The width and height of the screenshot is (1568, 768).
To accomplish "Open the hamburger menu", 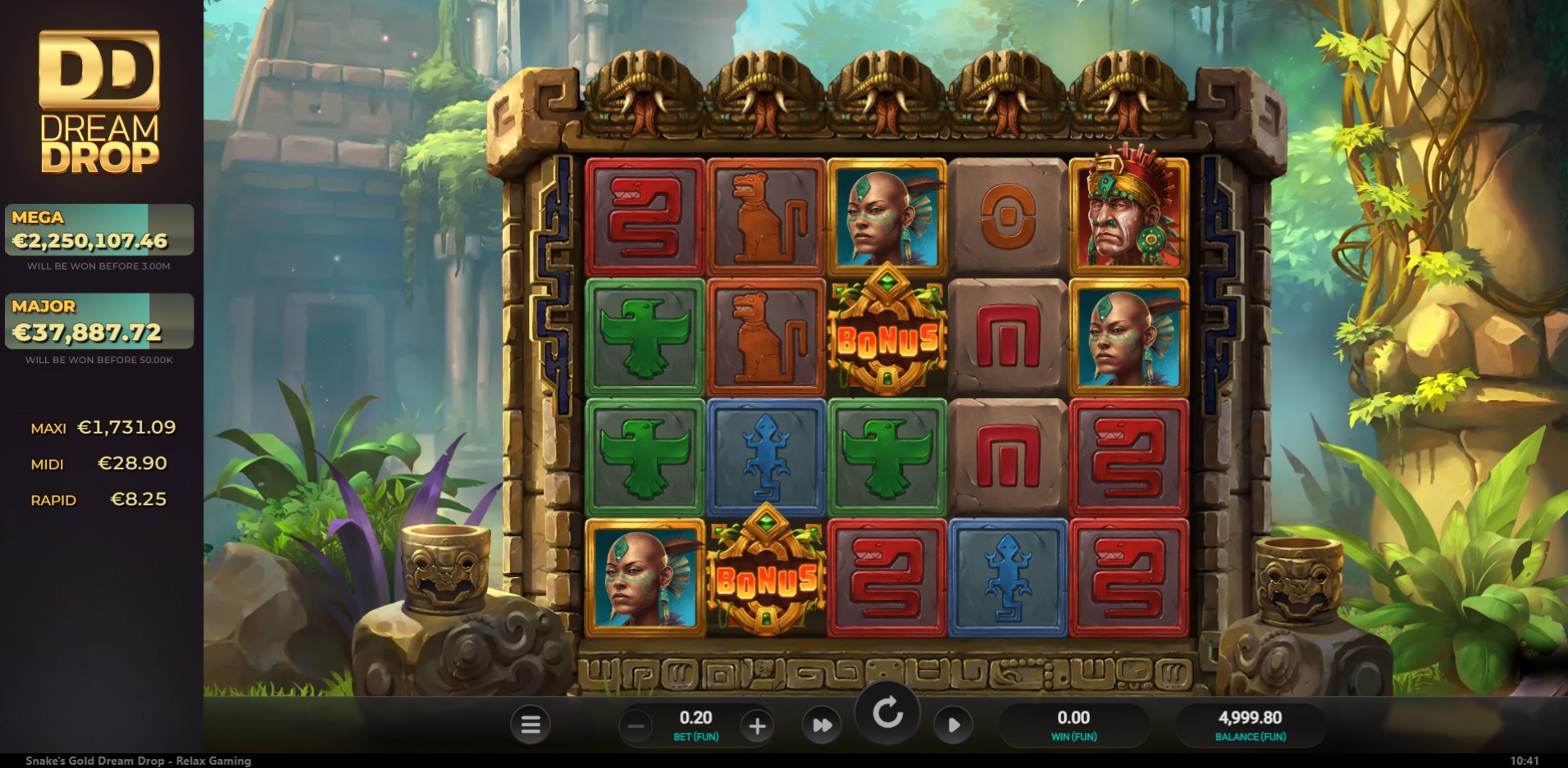I will pos(531,725).
